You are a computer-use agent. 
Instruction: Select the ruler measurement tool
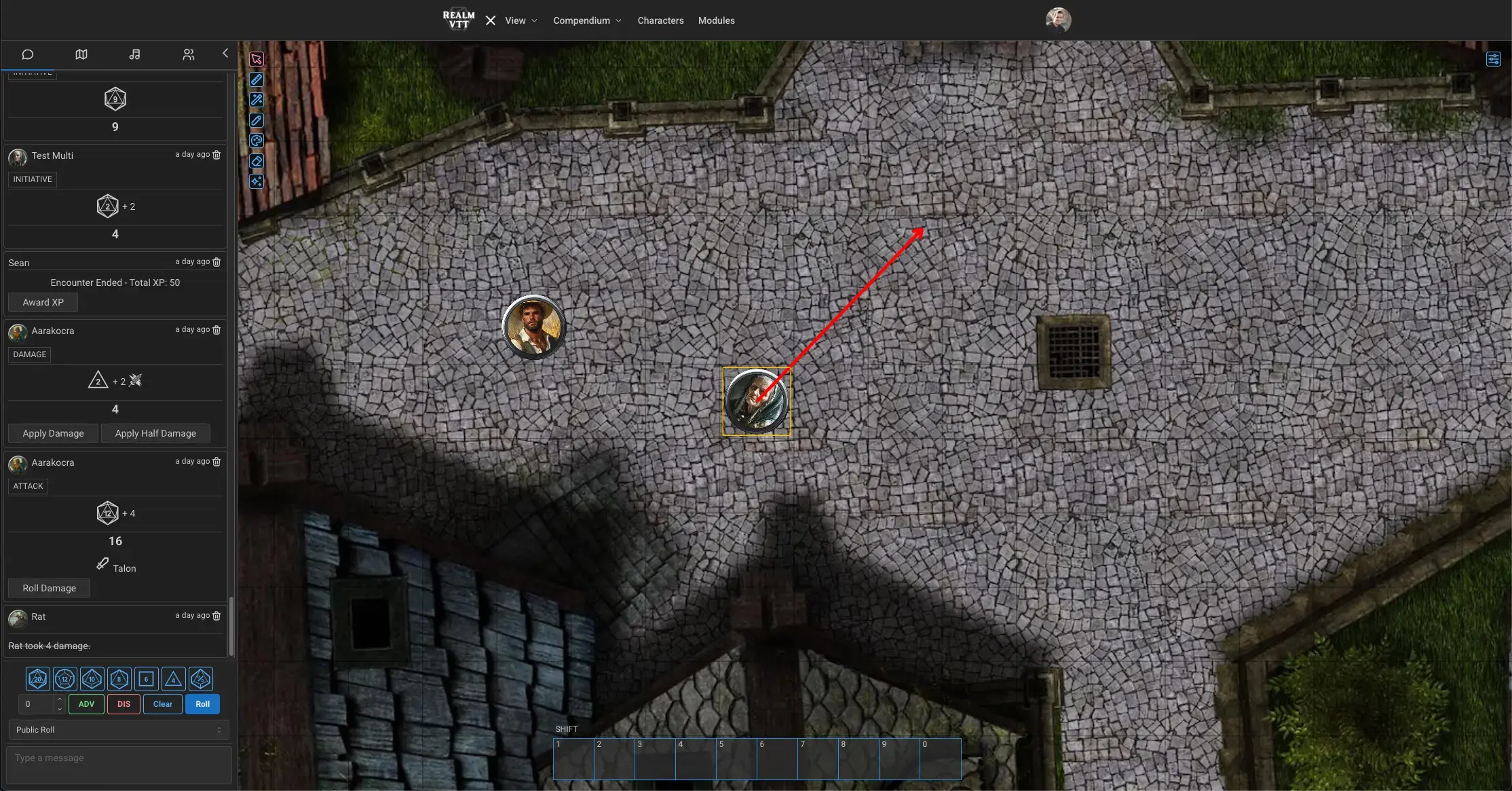[257, 79]
